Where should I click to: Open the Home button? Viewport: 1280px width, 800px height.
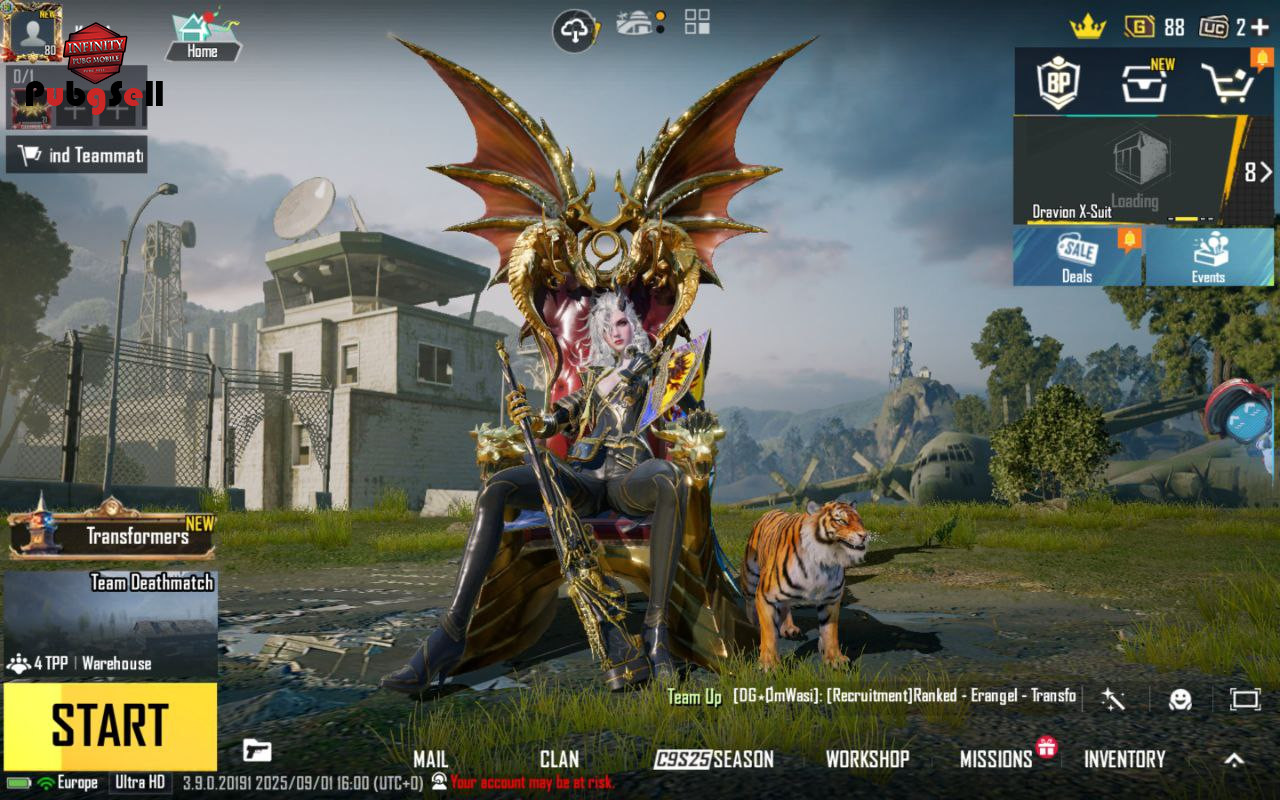pos(202,36)
